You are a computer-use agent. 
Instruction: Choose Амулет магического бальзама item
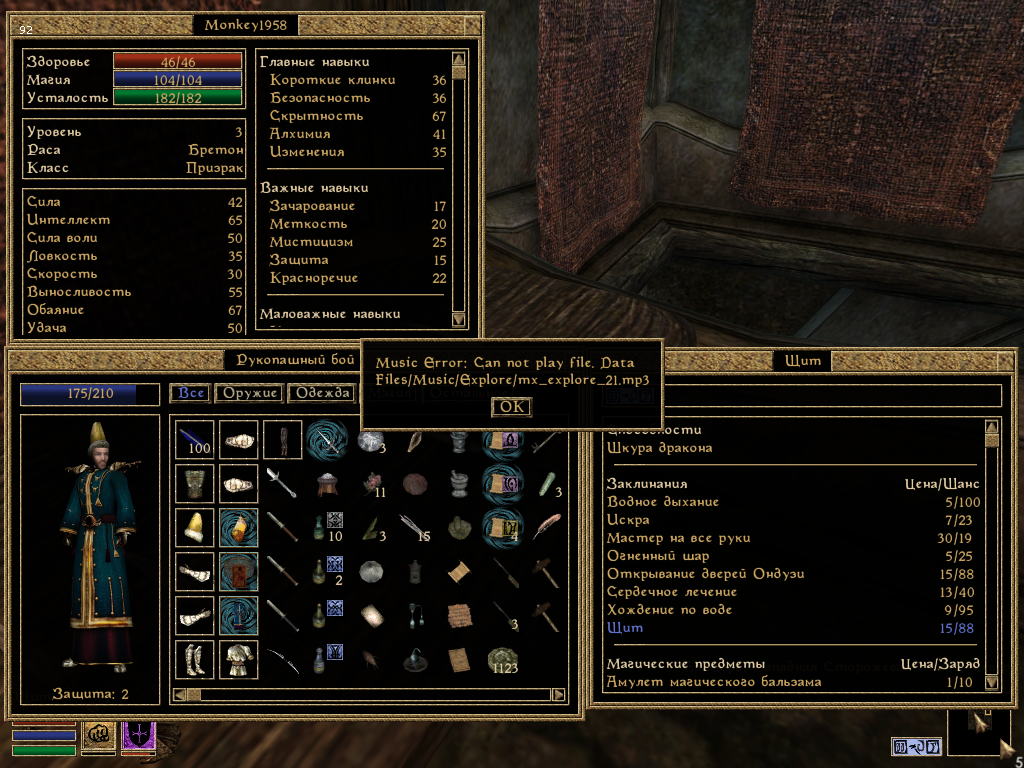click(714, 682)
